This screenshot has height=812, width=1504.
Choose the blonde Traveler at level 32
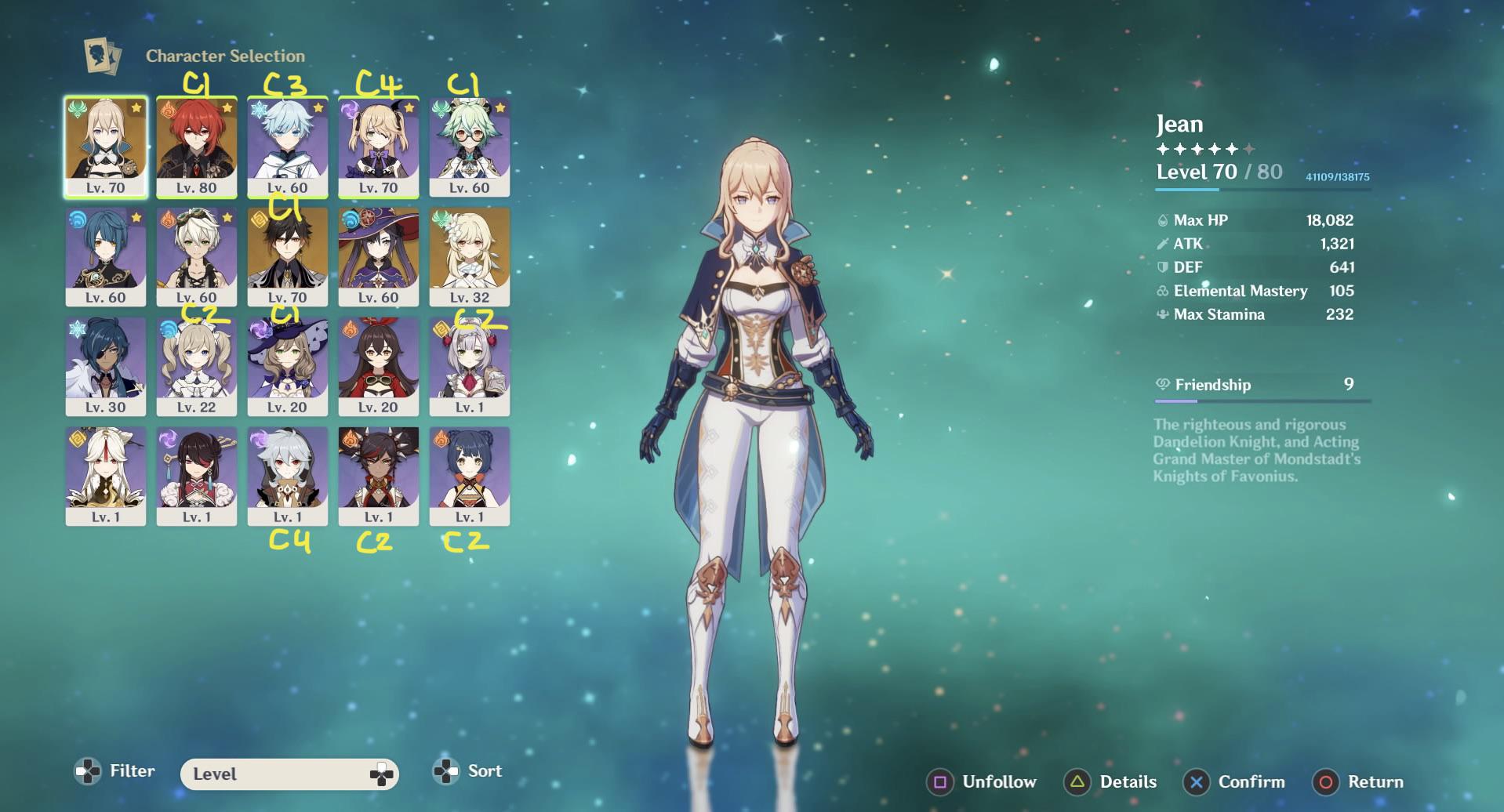coord(469,256)
